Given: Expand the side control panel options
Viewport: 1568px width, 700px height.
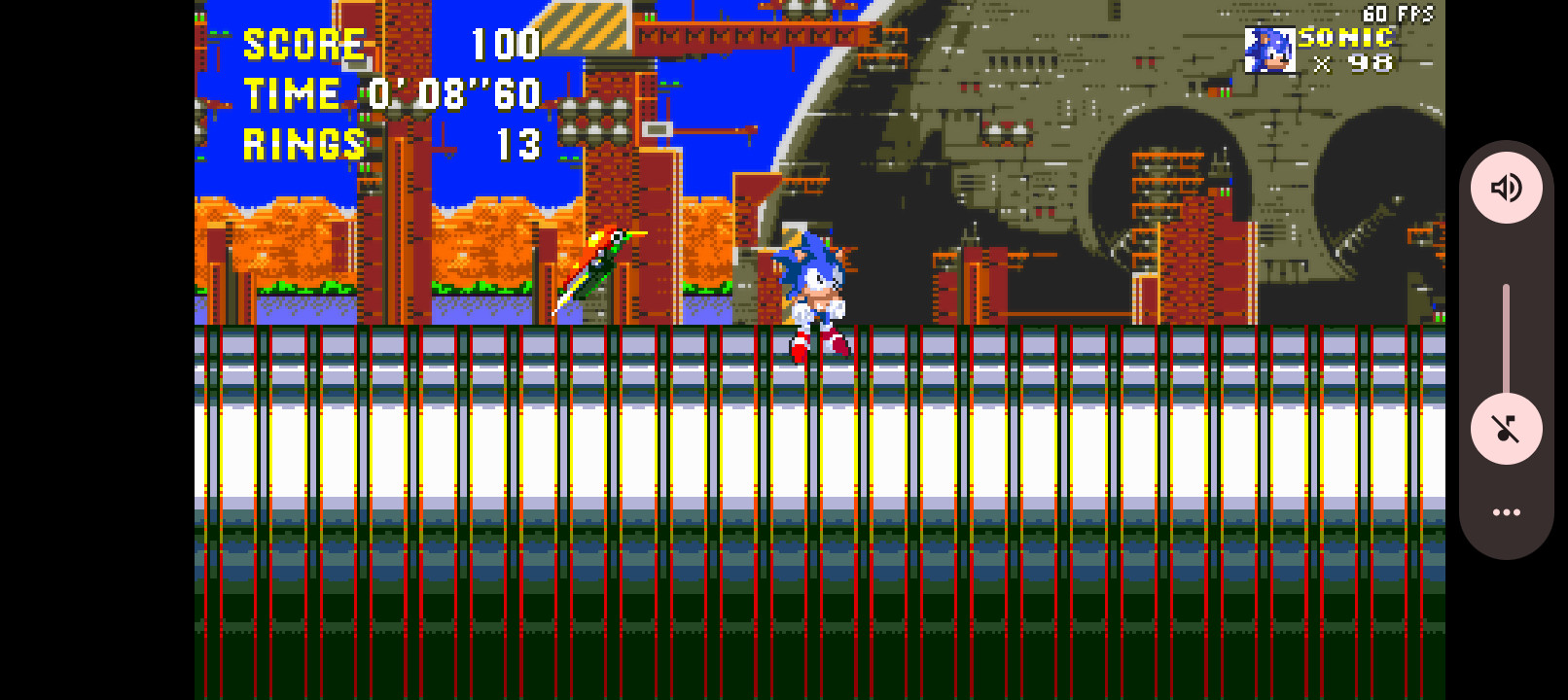Looking at the screenshot, I should coord(1506,511).
